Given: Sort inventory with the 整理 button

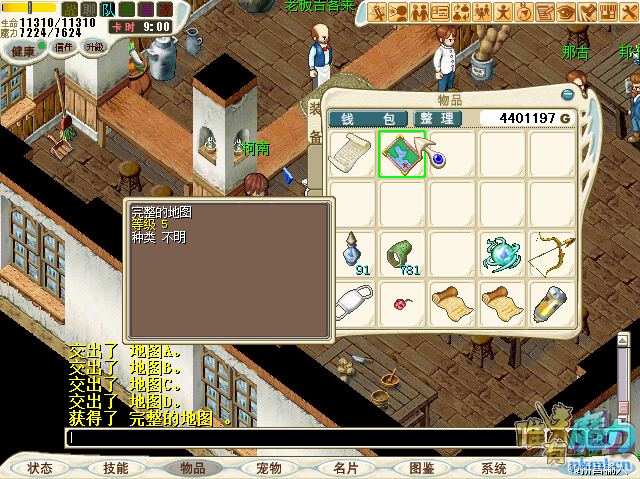Looking at the screenshot, I should pyautogui.click(x=436, y=118).
